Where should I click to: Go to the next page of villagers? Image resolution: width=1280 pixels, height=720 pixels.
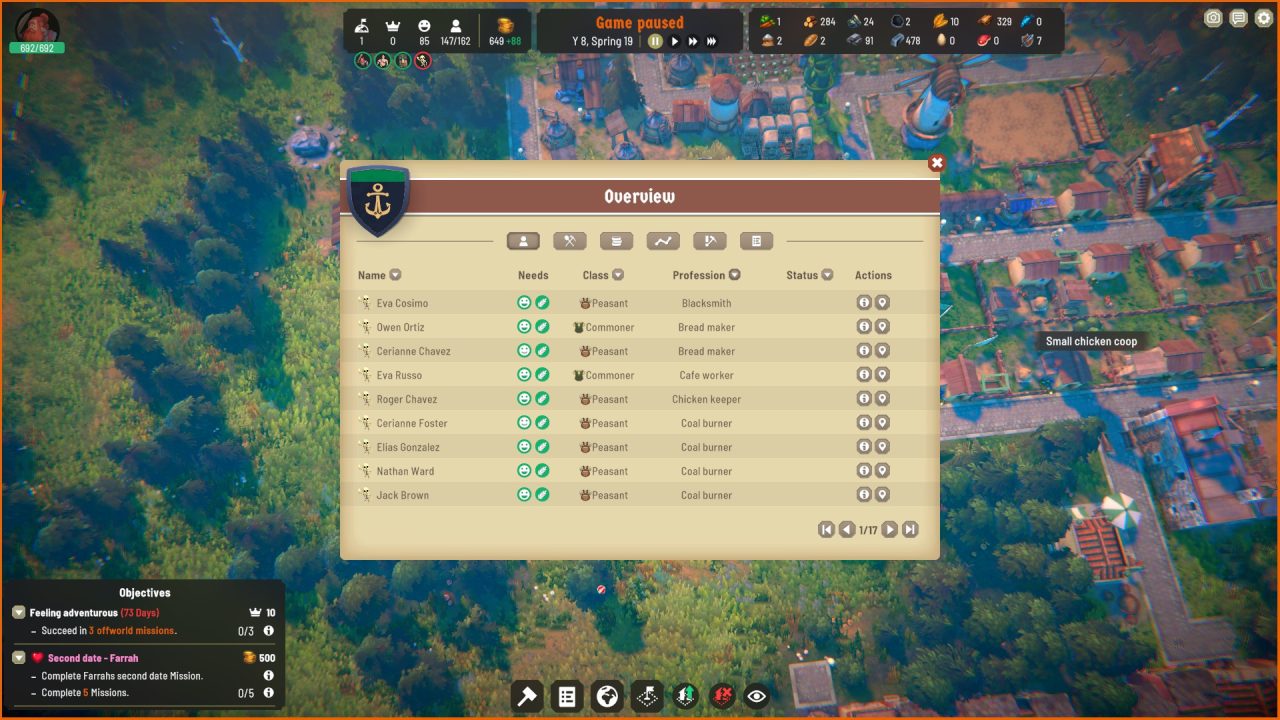(889, 530)
